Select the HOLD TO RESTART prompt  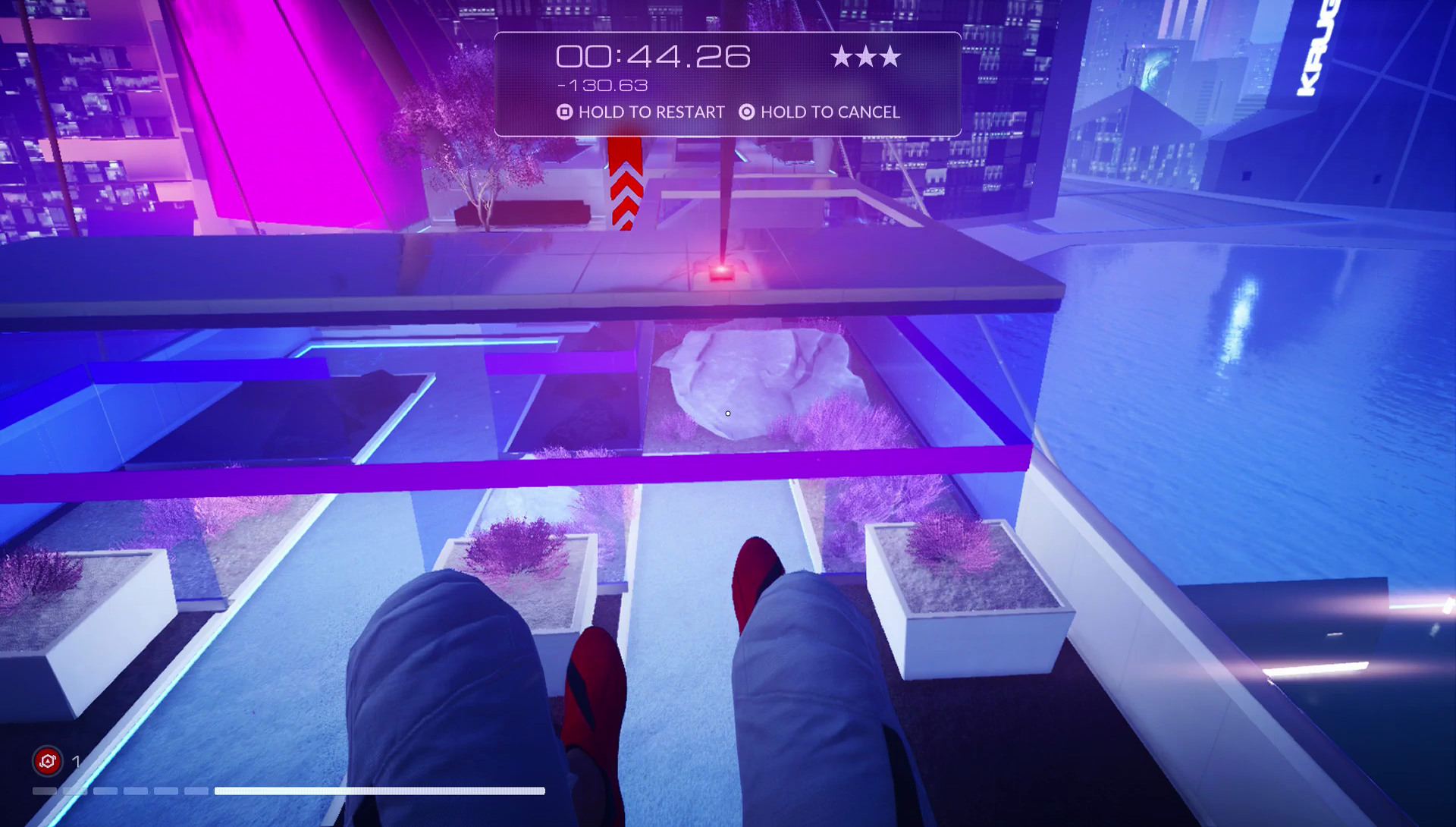(651, 112)
